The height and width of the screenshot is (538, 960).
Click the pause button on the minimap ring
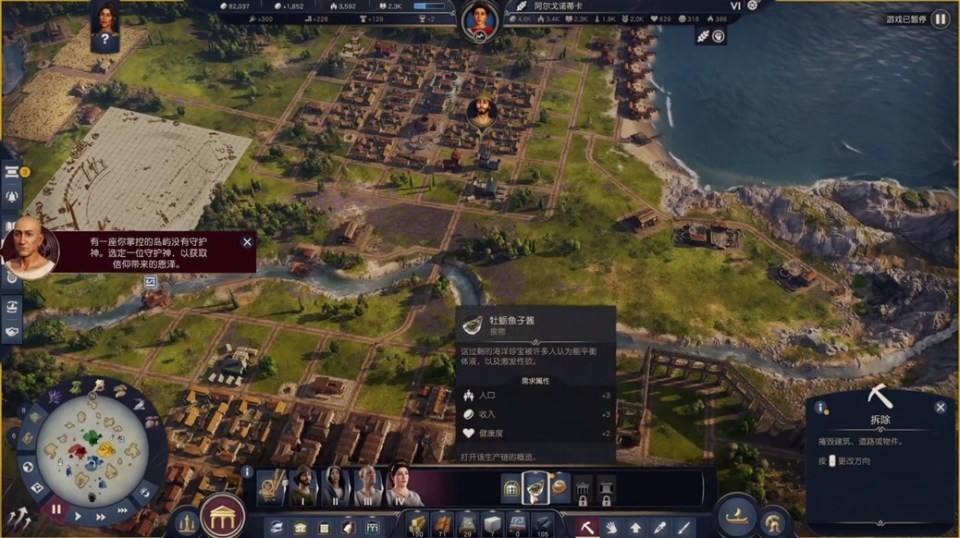(x=56, y=509)
